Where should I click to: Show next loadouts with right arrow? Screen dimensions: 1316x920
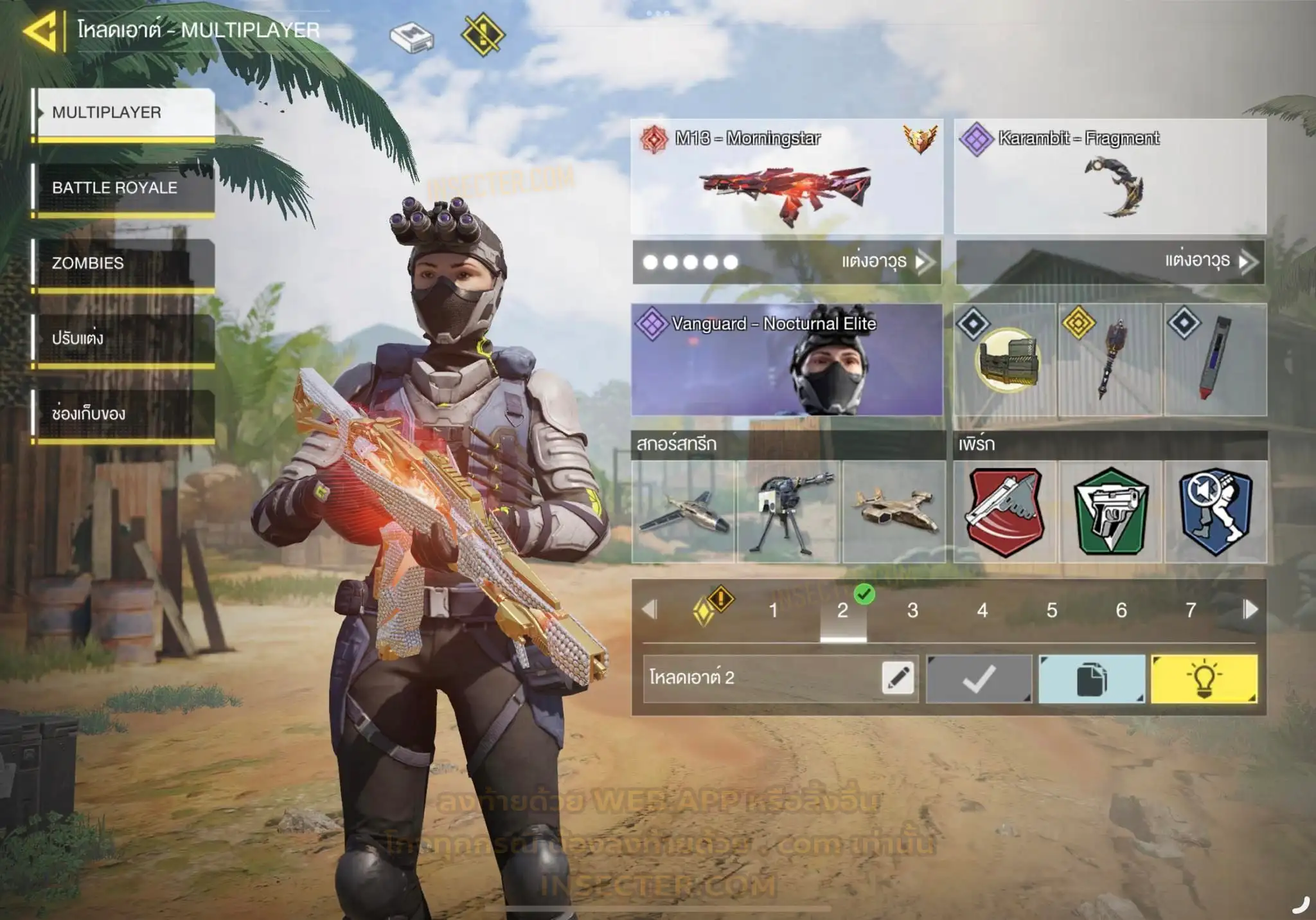pyautogui.click(x=1250, y=609)
